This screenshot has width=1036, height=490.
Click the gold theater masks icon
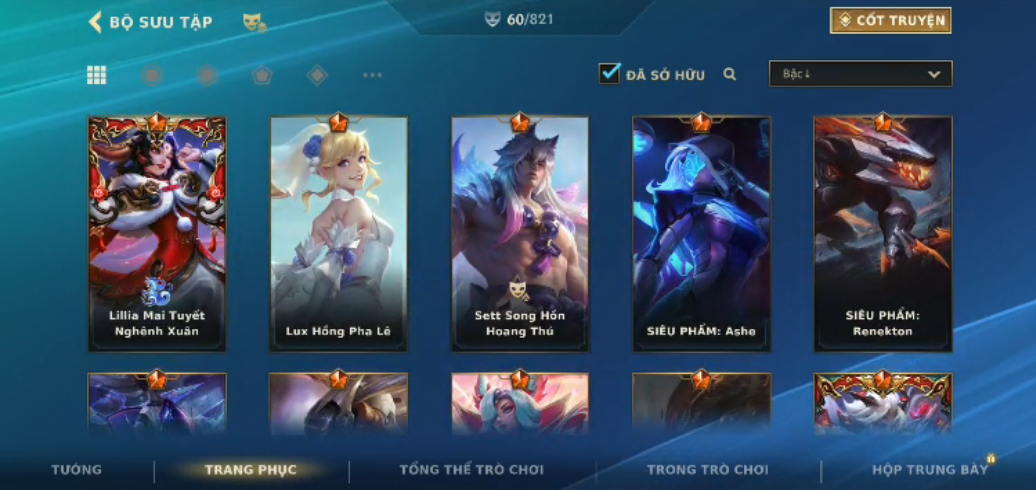click(254, 22)
